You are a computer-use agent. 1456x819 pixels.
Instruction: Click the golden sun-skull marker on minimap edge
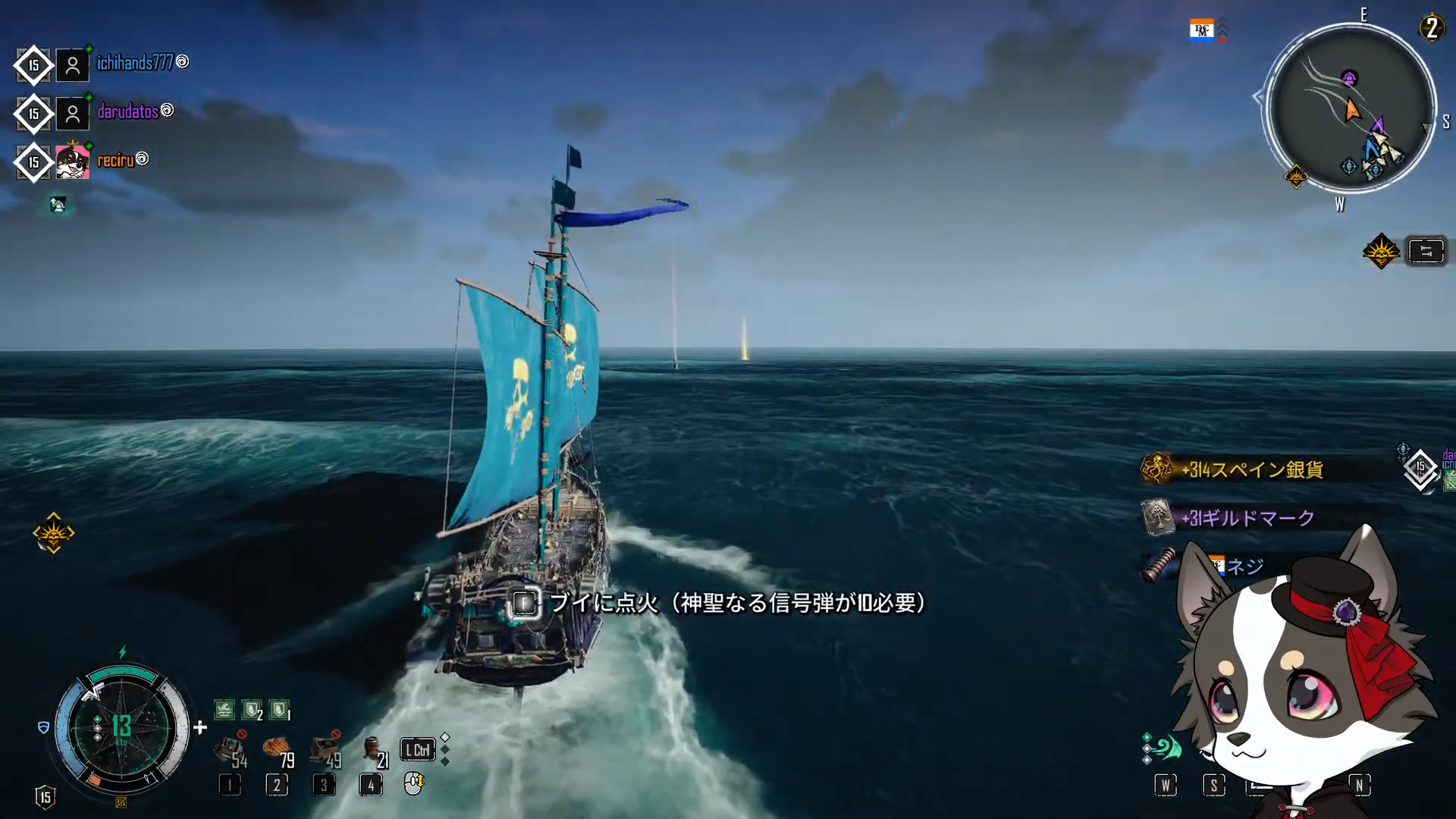tap(1296, 177)
